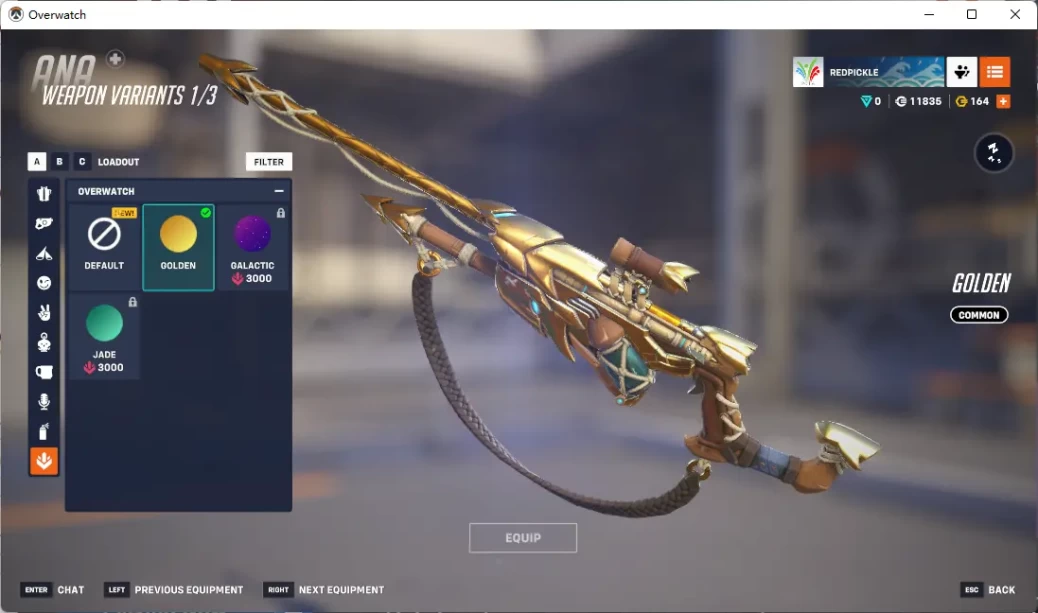Choose the Golden weapon variant tile
The height and width of the screenshot is (613, 1038).
click(x=178, y=246)
